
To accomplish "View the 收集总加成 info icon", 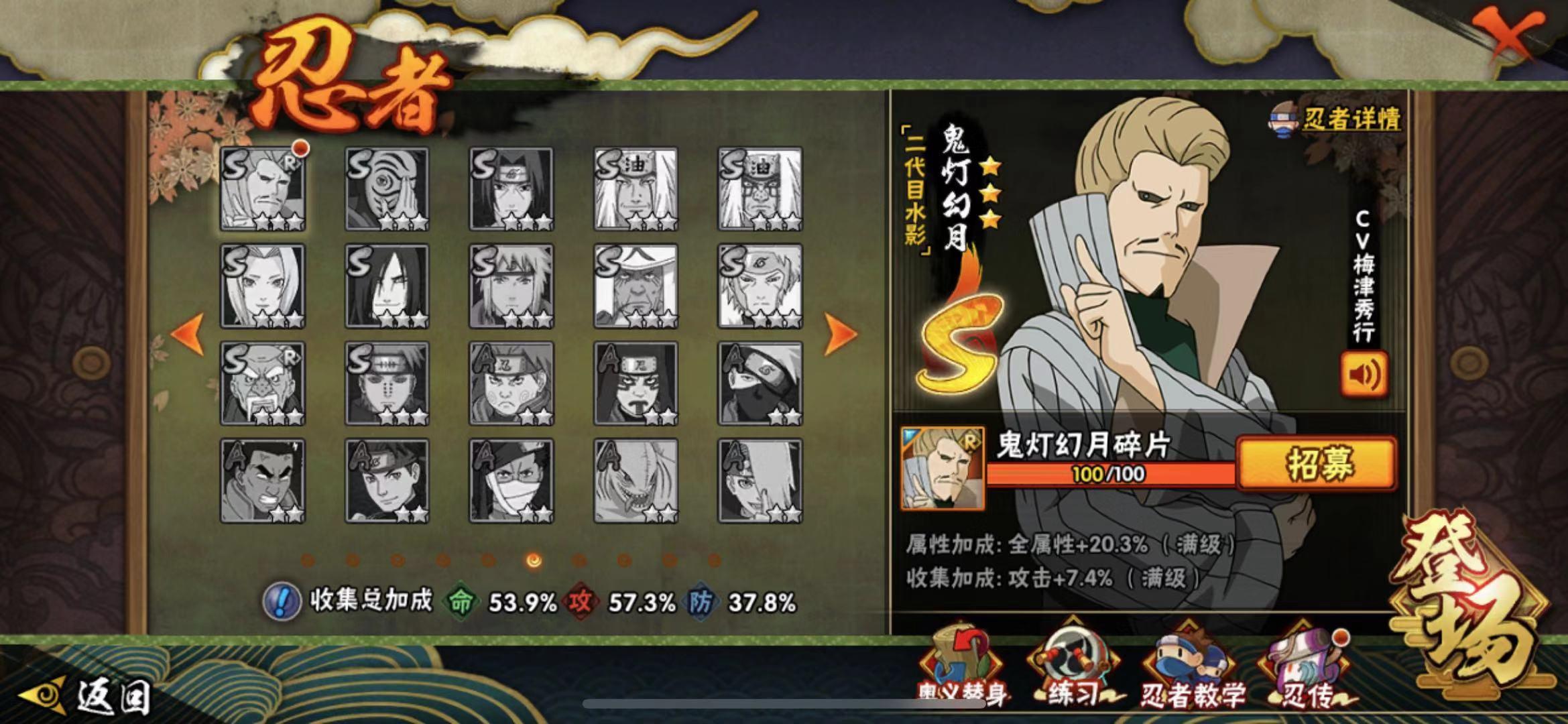I will [280, 601].
